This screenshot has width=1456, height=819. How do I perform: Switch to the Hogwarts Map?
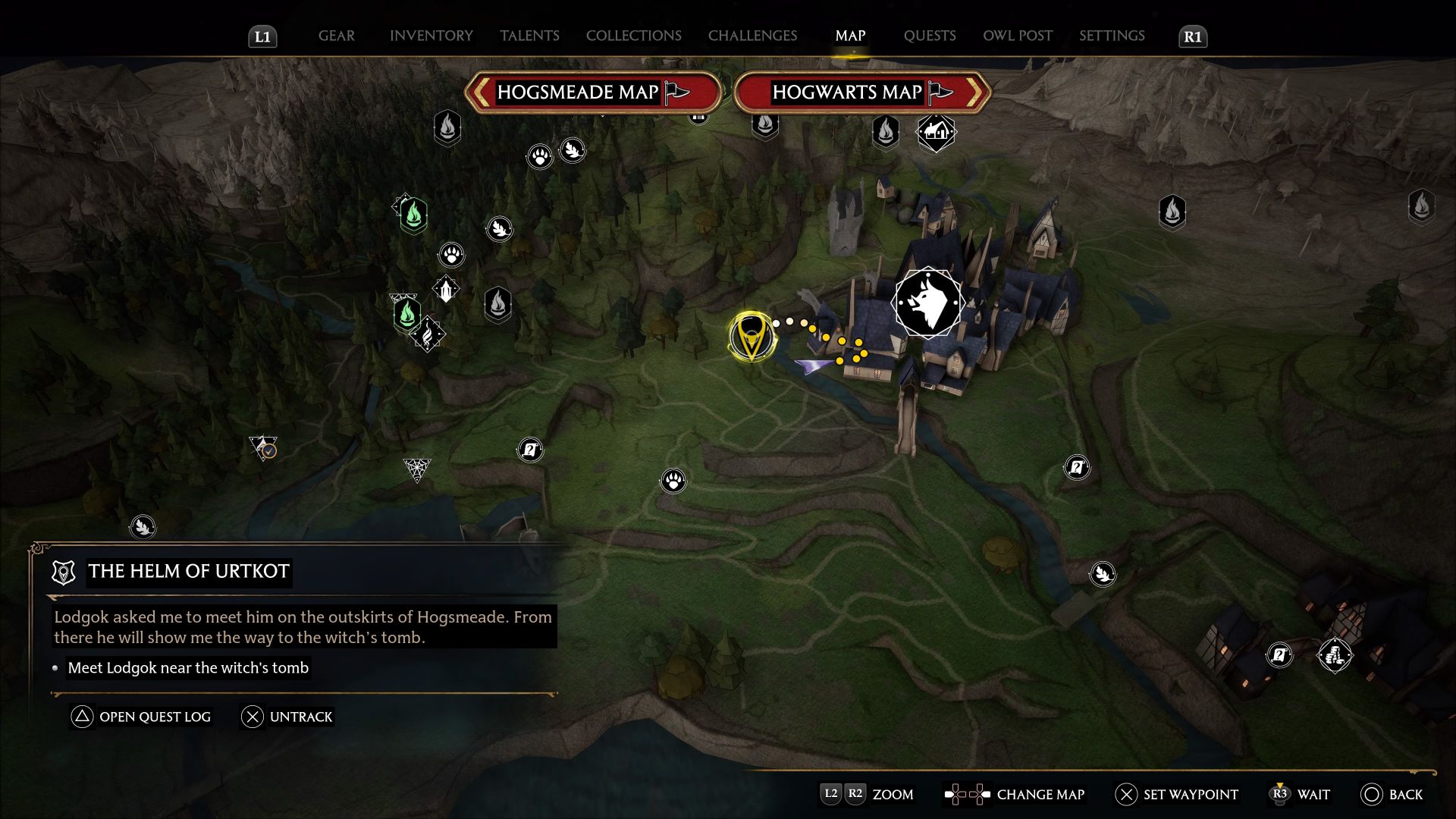[x=861, y=93]
